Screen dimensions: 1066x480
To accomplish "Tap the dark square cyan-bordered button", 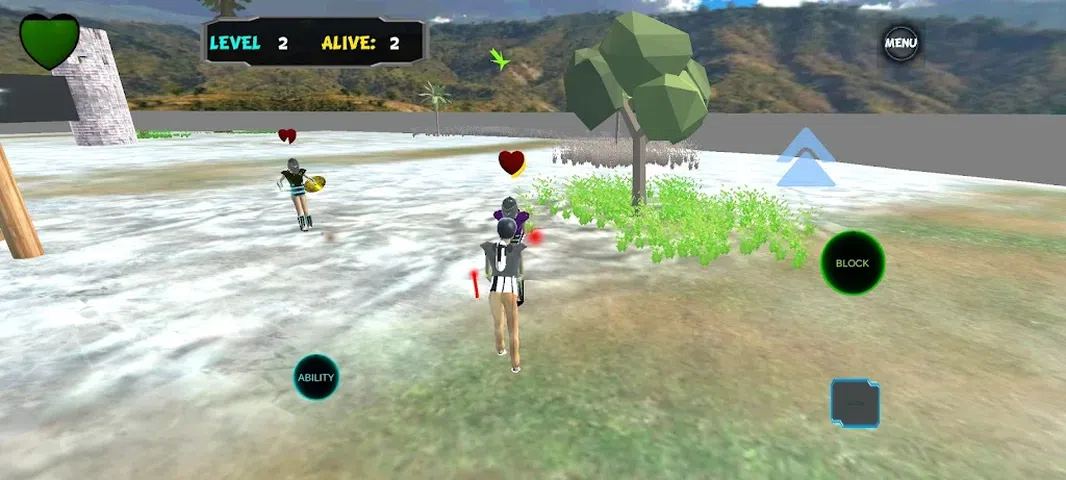I will point(855,403).
